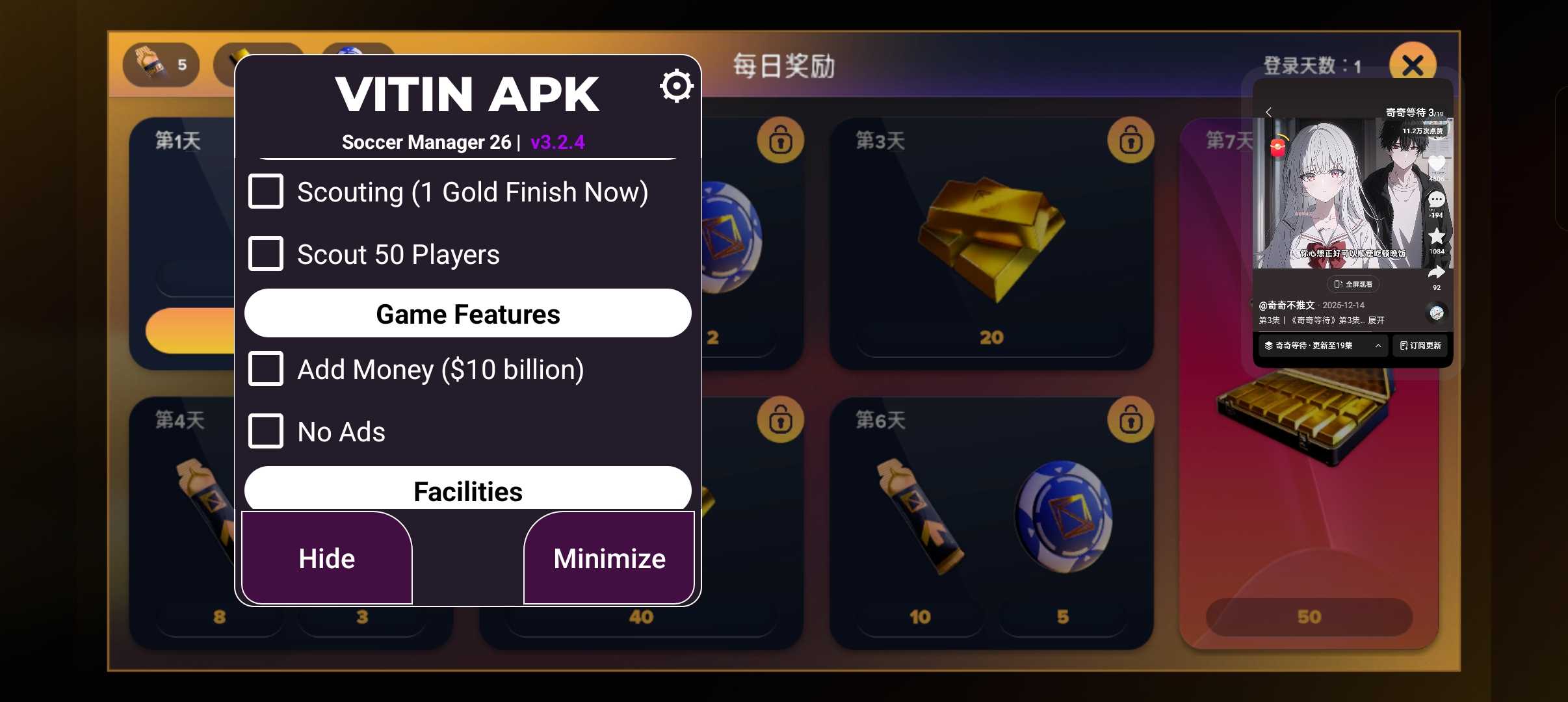Check the No Ads option
The width and height of the screenshot is (1568, 702).
[265, 432]
